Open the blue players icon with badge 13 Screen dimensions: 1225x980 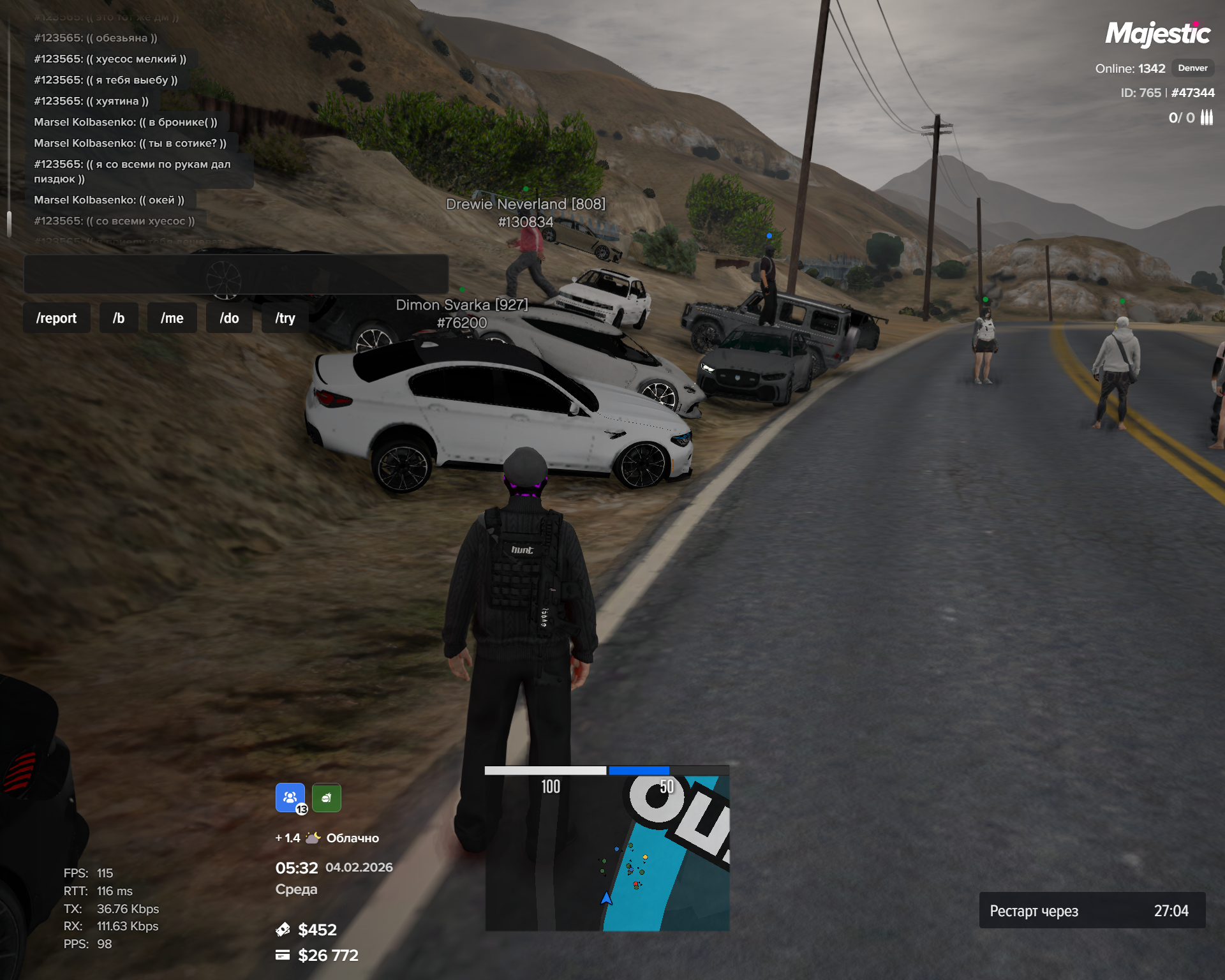pyautogui.click(x=290, y=798)
